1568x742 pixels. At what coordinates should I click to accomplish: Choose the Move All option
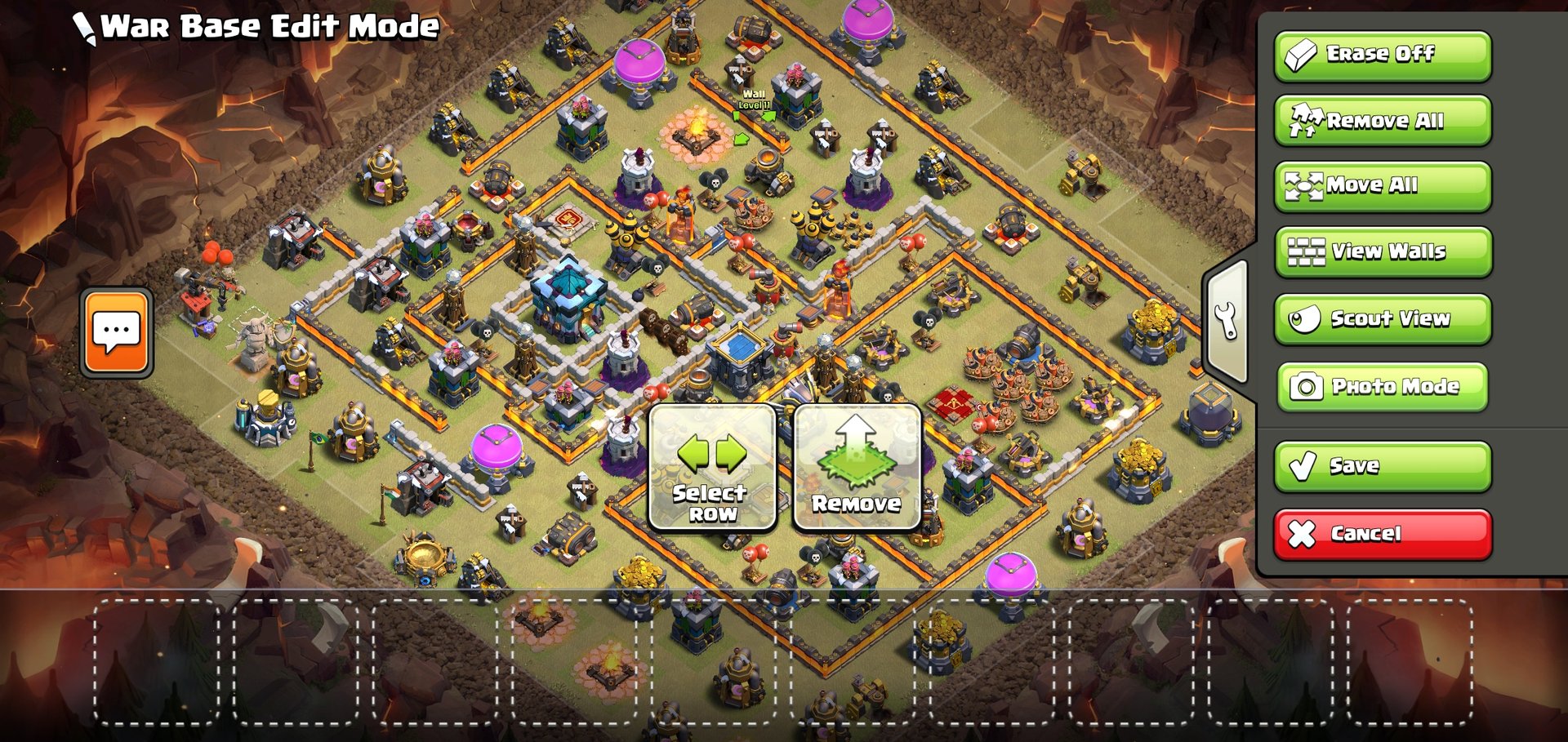(x=1382, y=186)
